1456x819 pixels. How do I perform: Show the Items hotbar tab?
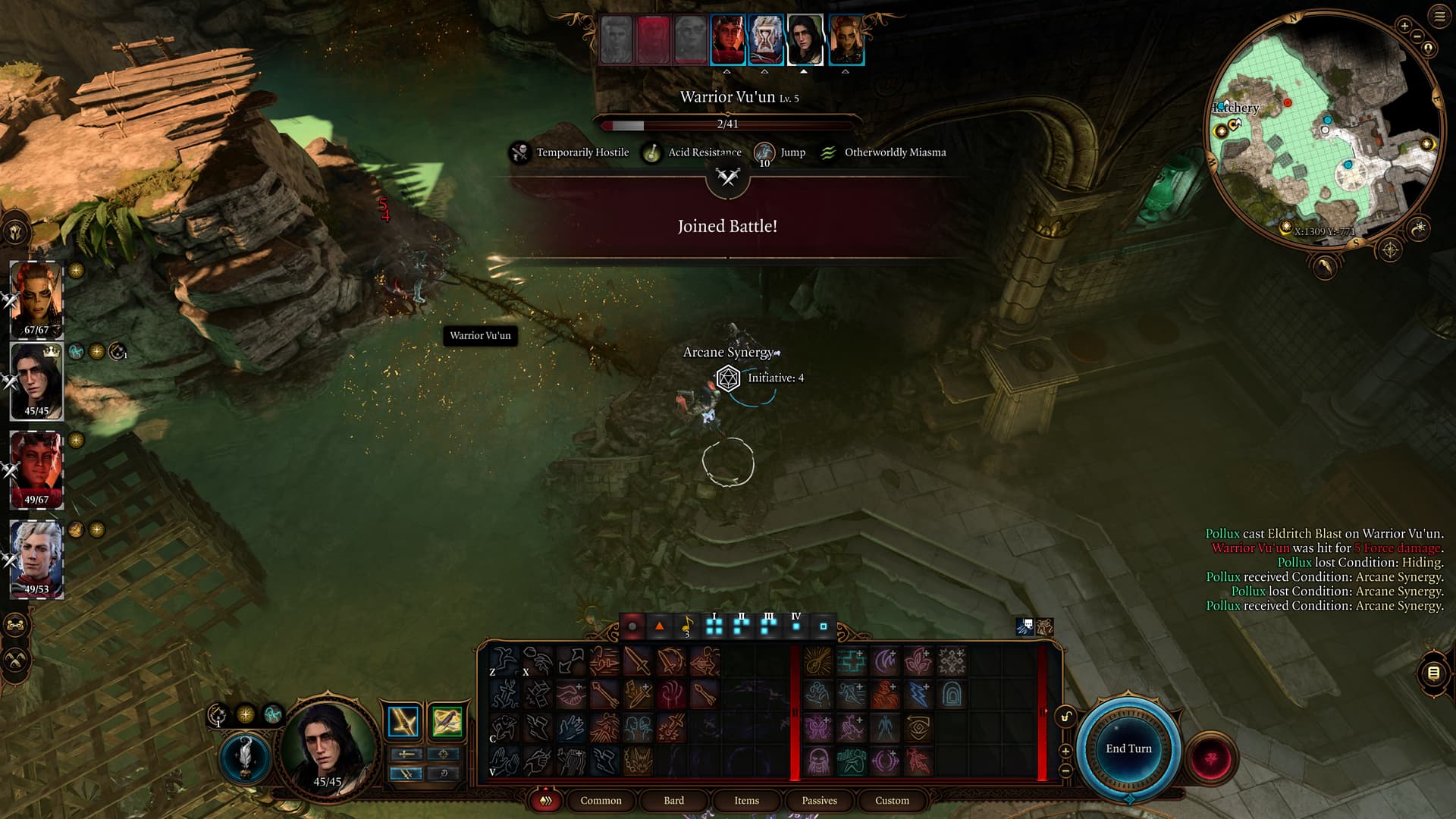click(x=746, y=800)
